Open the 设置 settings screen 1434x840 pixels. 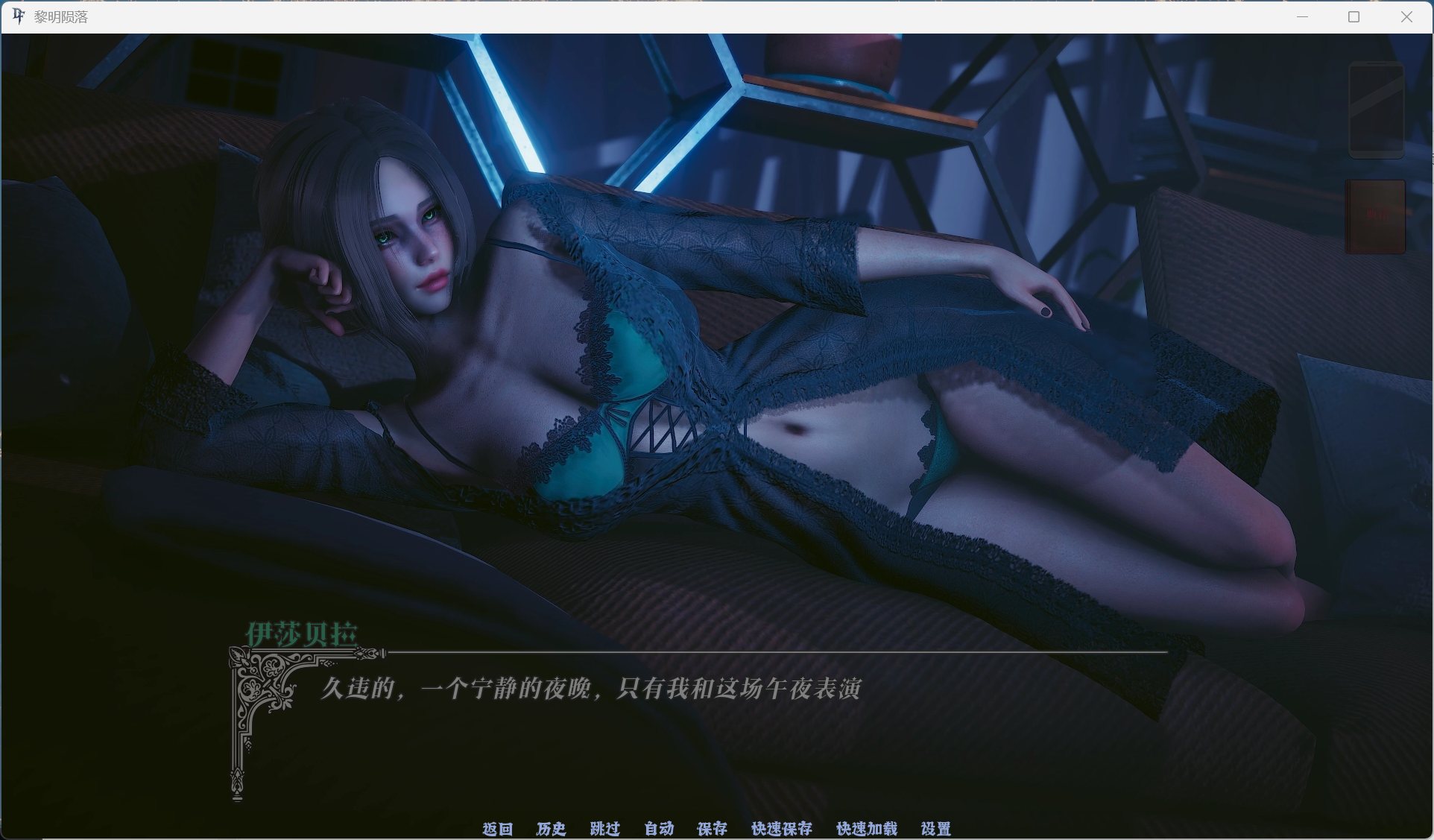click(937, 829)
